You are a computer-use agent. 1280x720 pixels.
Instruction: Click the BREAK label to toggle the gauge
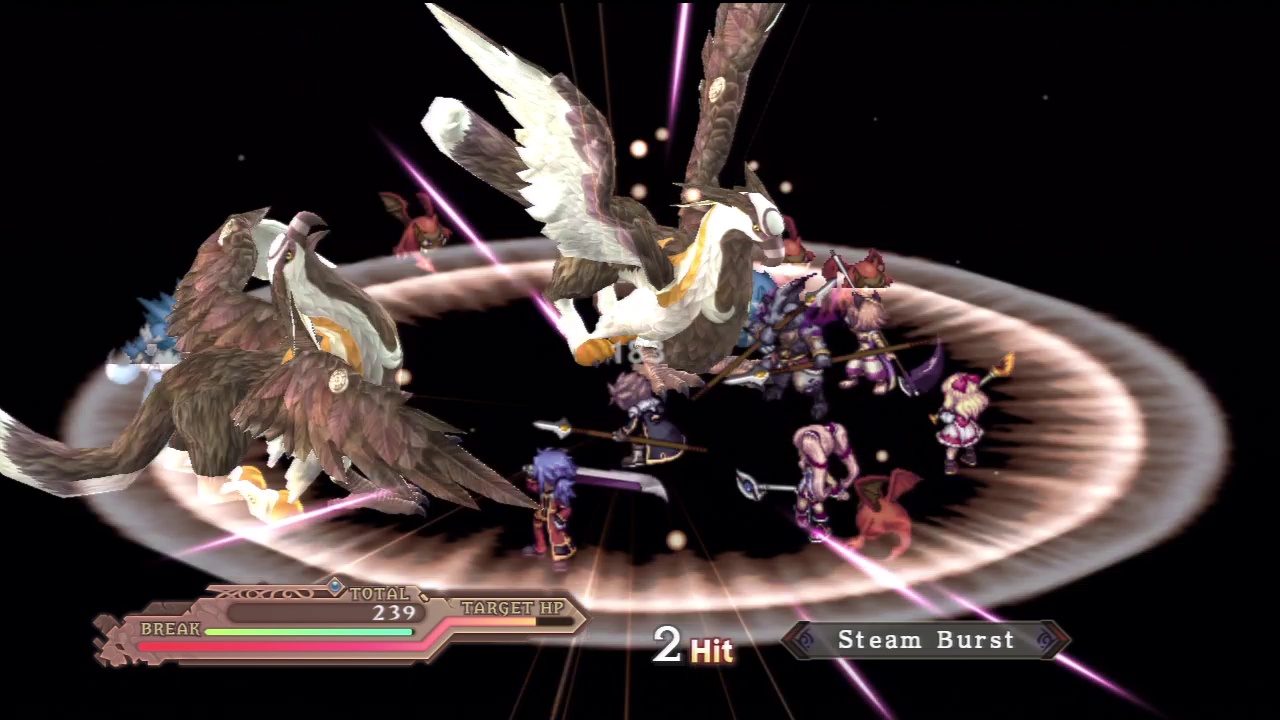(170, 629)
